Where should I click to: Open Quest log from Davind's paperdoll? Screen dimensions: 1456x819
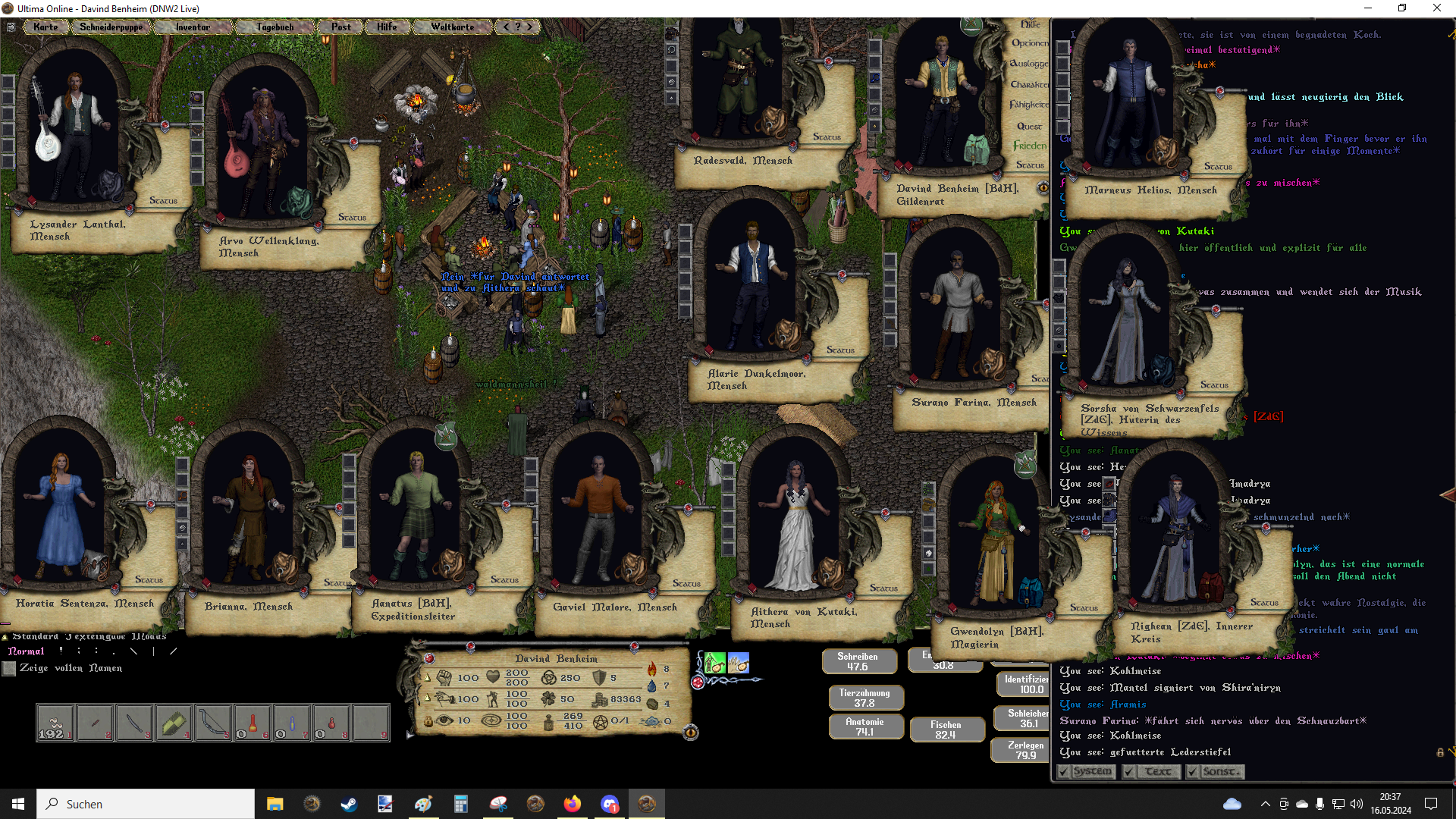point(1029,126)
